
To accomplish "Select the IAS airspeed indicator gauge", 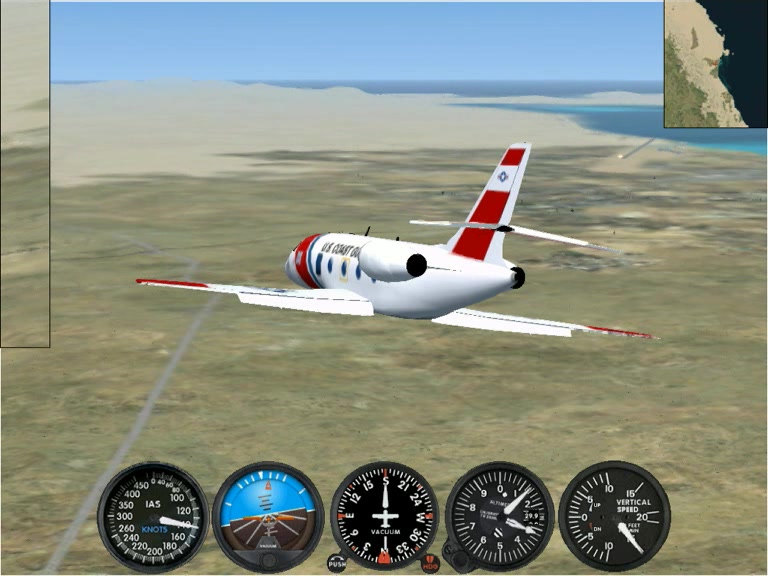I will [153, 516].
